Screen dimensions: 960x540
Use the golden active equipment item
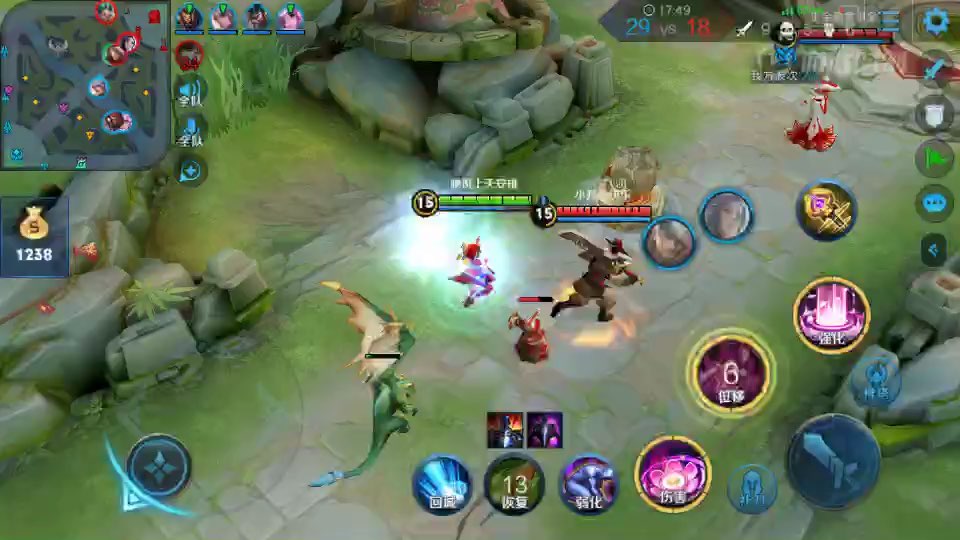click(826, 210)
